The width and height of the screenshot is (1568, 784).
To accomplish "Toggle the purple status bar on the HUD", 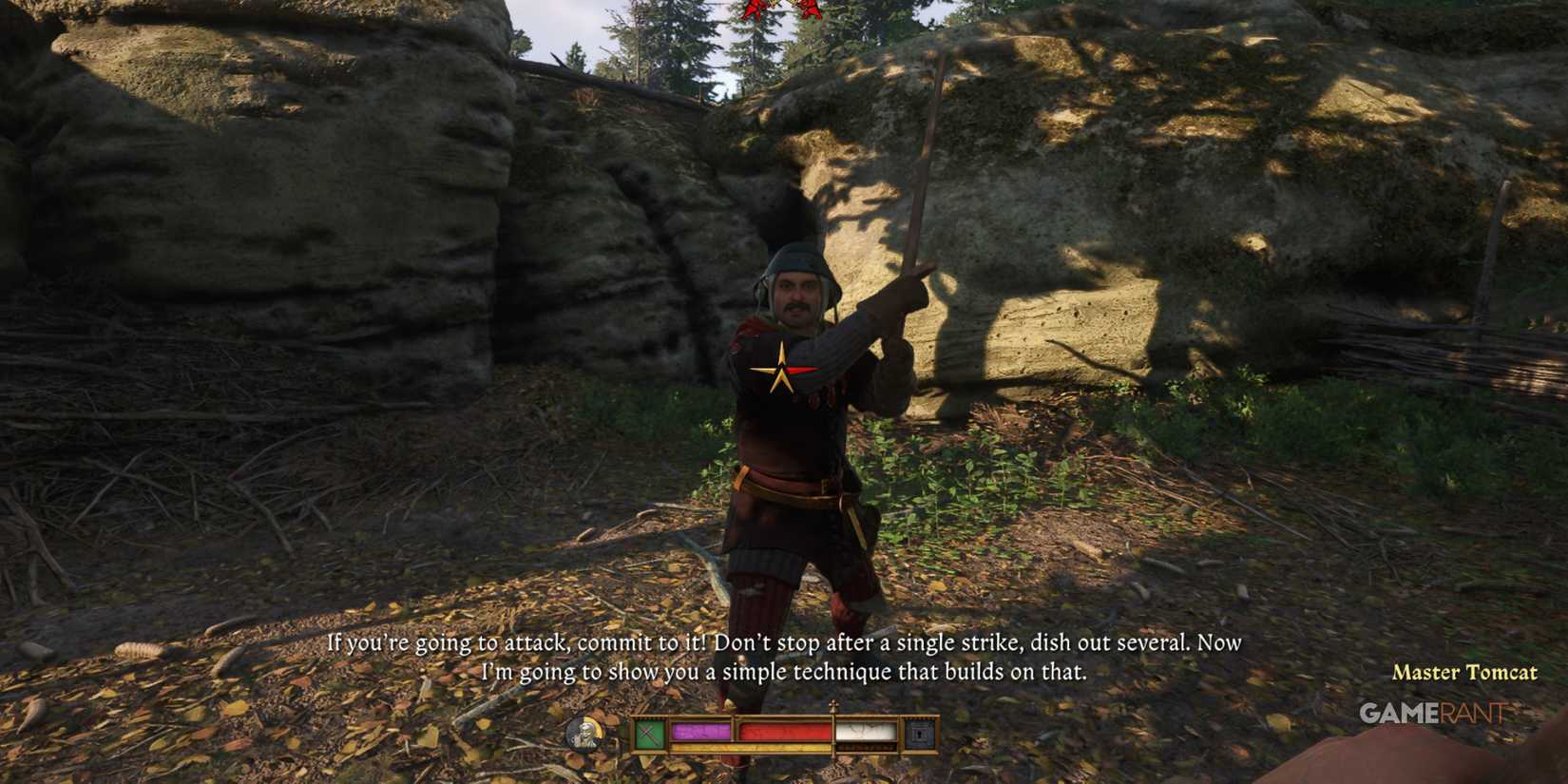I will pyautogui.click(x=700, y=730).
